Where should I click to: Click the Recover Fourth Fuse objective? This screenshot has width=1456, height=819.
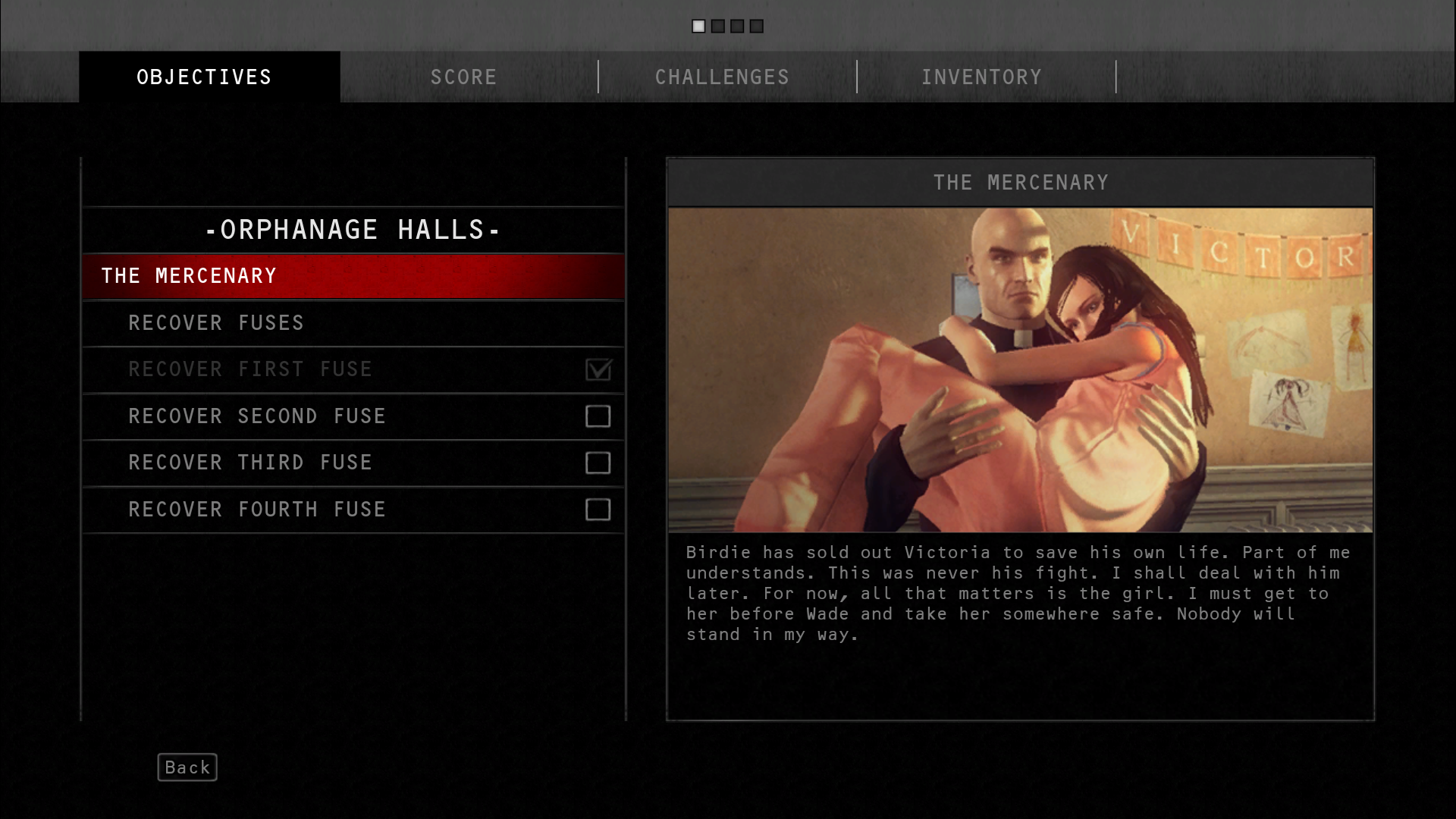pyautogui.click(x=353, y=510)
